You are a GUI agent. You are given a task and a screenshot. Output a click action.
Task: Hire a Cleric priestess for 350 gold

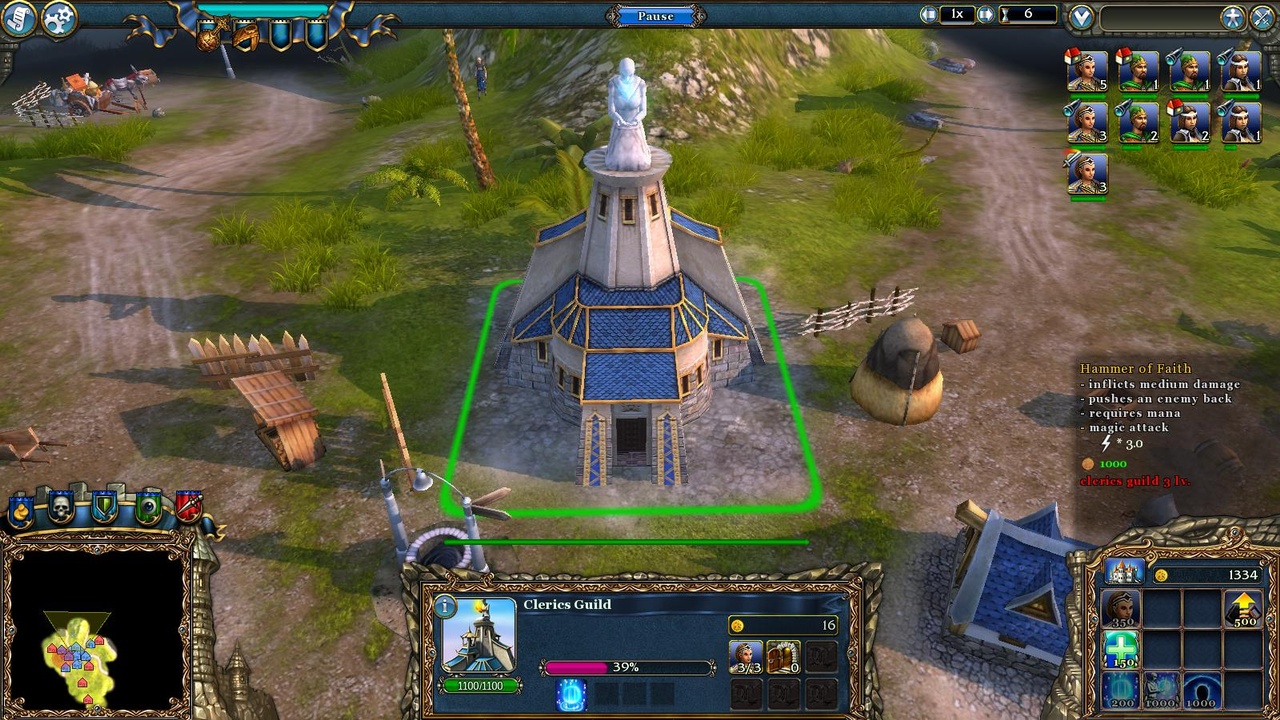[1121, 607]
